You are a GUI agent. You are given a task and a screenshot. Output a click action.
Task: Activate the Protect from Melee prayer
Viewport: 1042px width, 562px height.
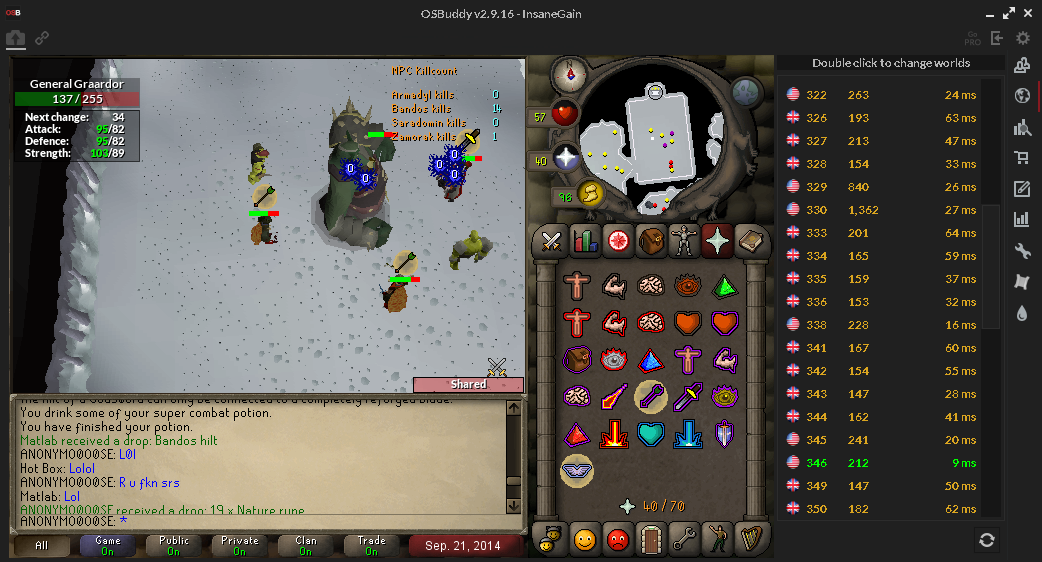click(x=687, y=397)
